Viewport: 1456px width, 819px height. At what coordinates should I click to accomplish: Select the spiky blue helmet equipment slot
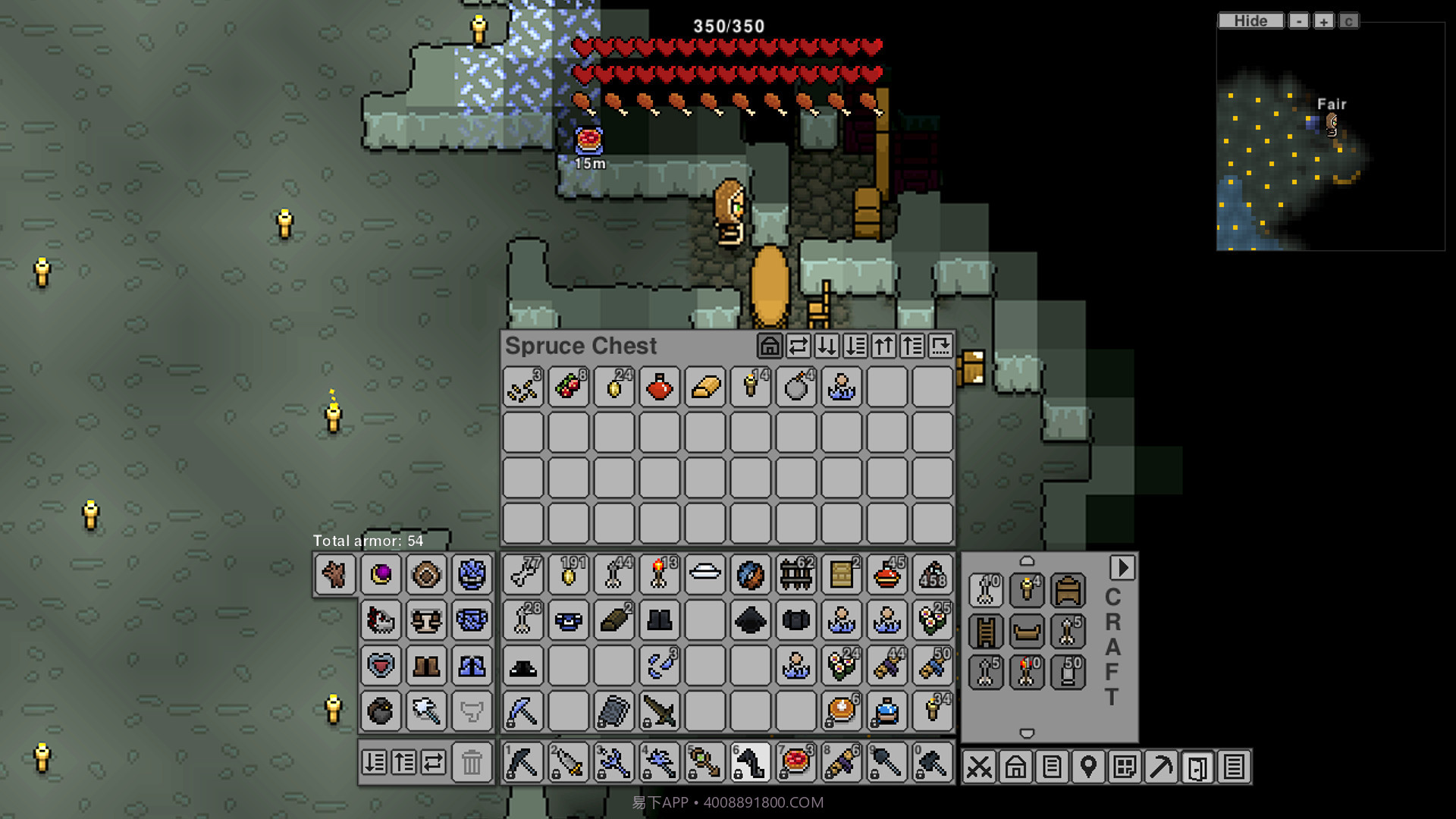[472, 574]
